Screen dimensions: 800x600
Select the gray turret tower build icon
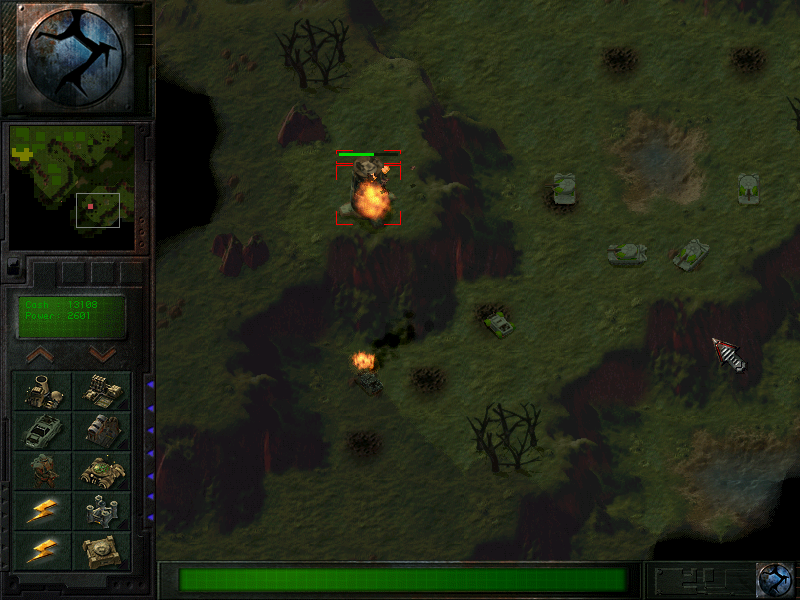click(x=102, y=511)
